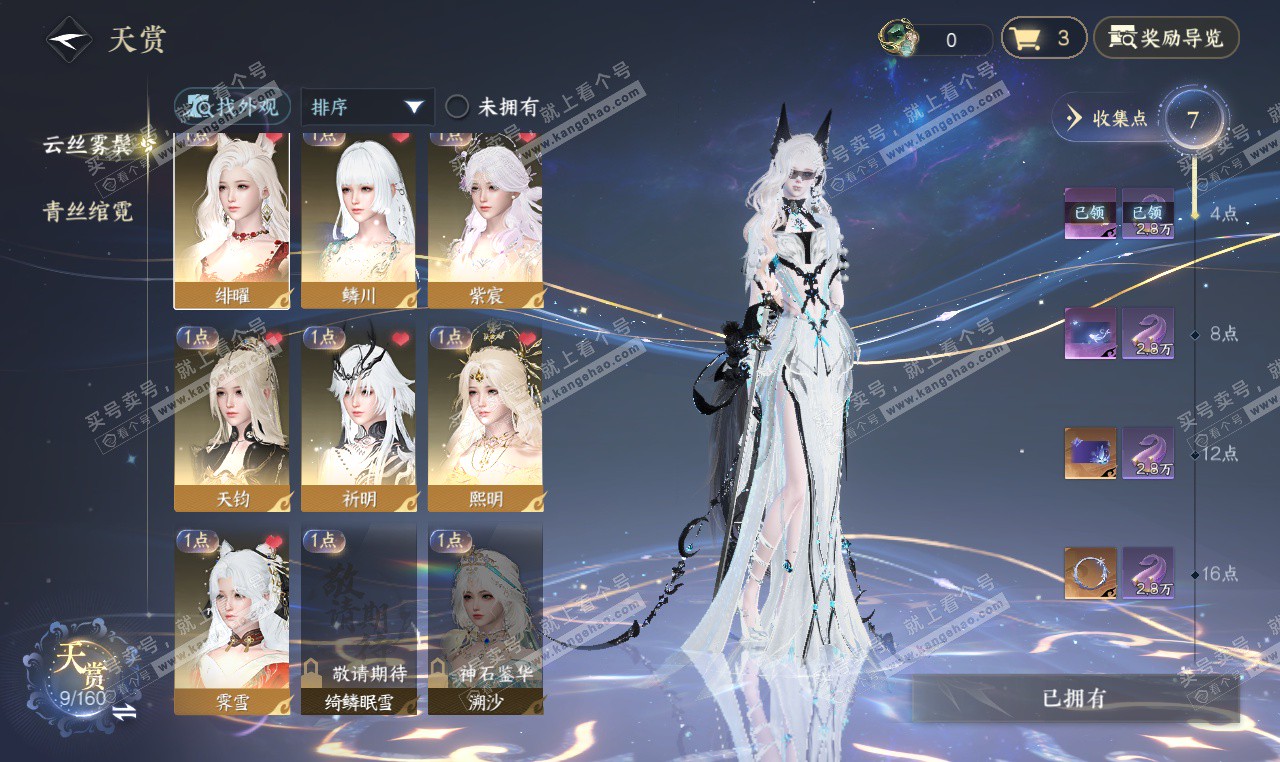Choose the 熙明 hairstyle card
Screen dimensions: 1280x762
(485, 418)
